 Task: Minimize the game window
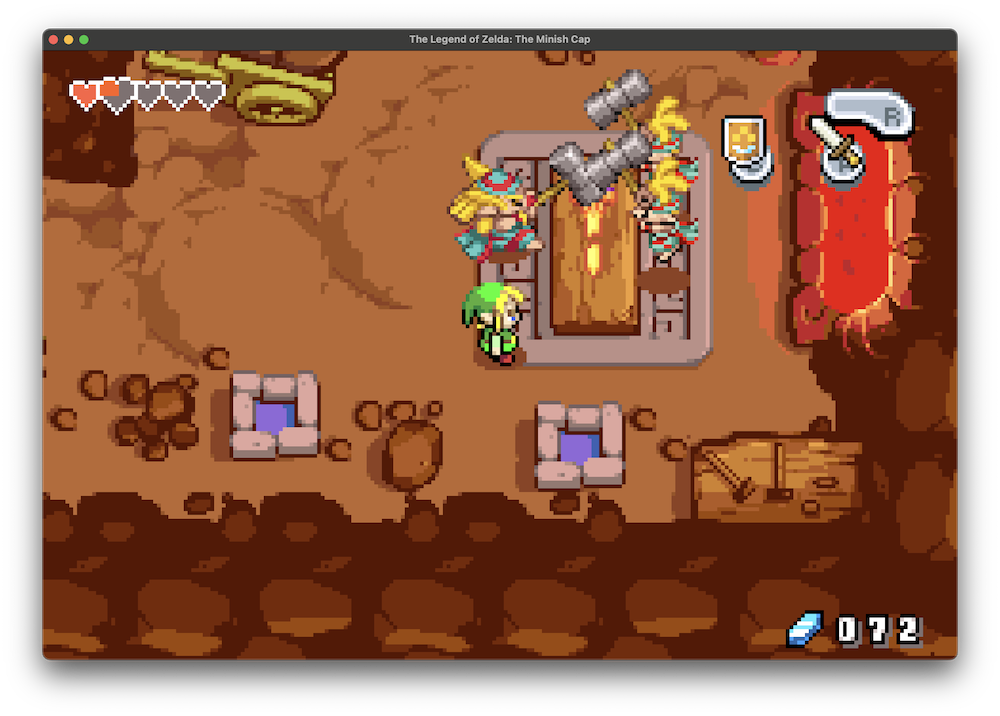[x=69, y=39]
